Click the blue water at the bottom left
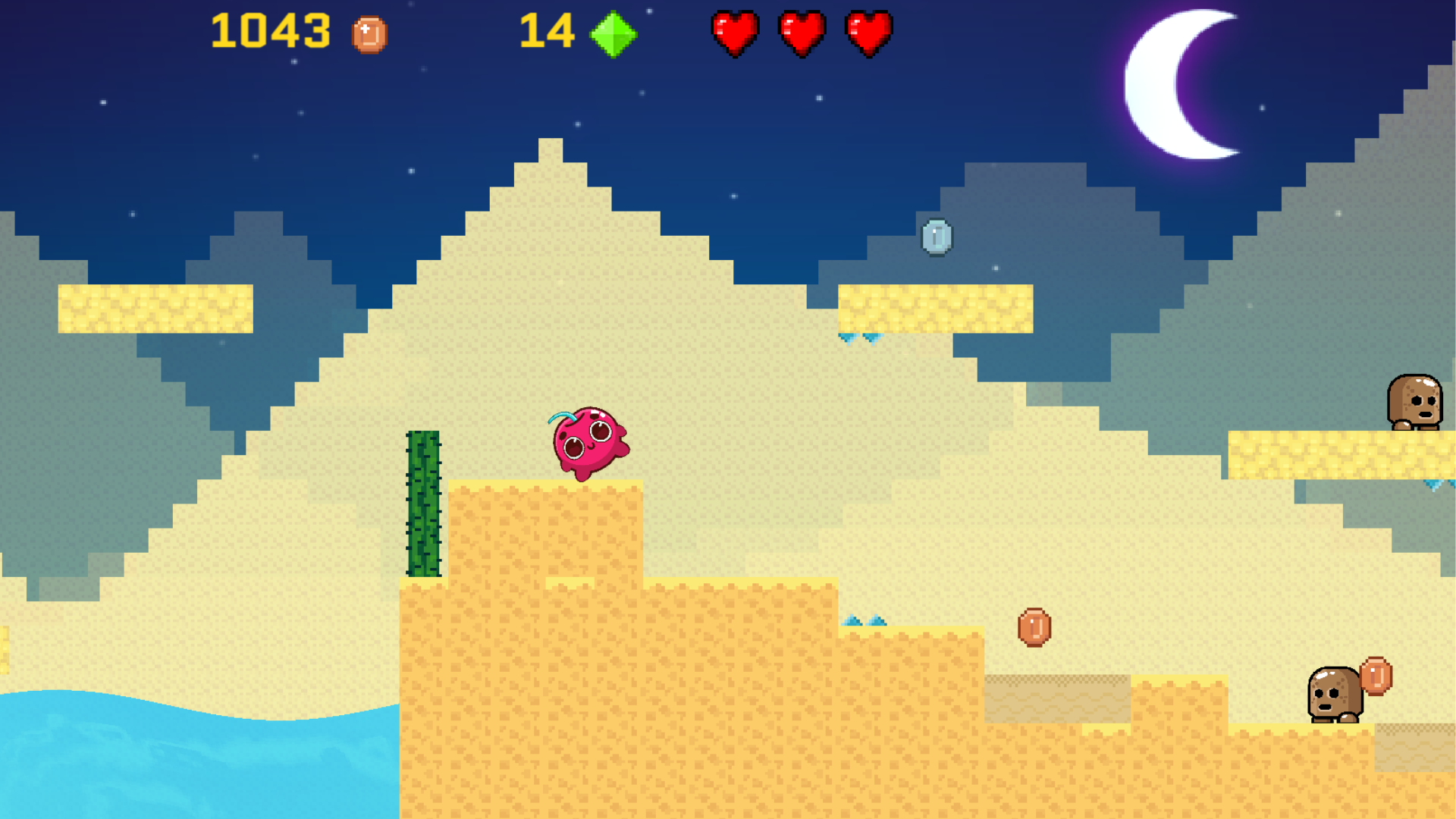This screenshot has width=1456, height=819. coord(152,758)
